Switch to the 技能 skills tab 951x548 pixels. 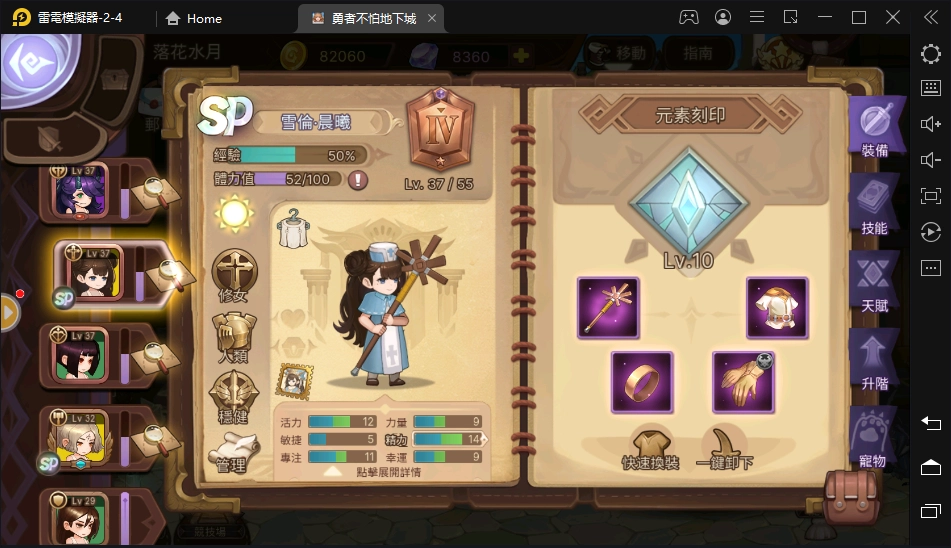pos(873,208)
